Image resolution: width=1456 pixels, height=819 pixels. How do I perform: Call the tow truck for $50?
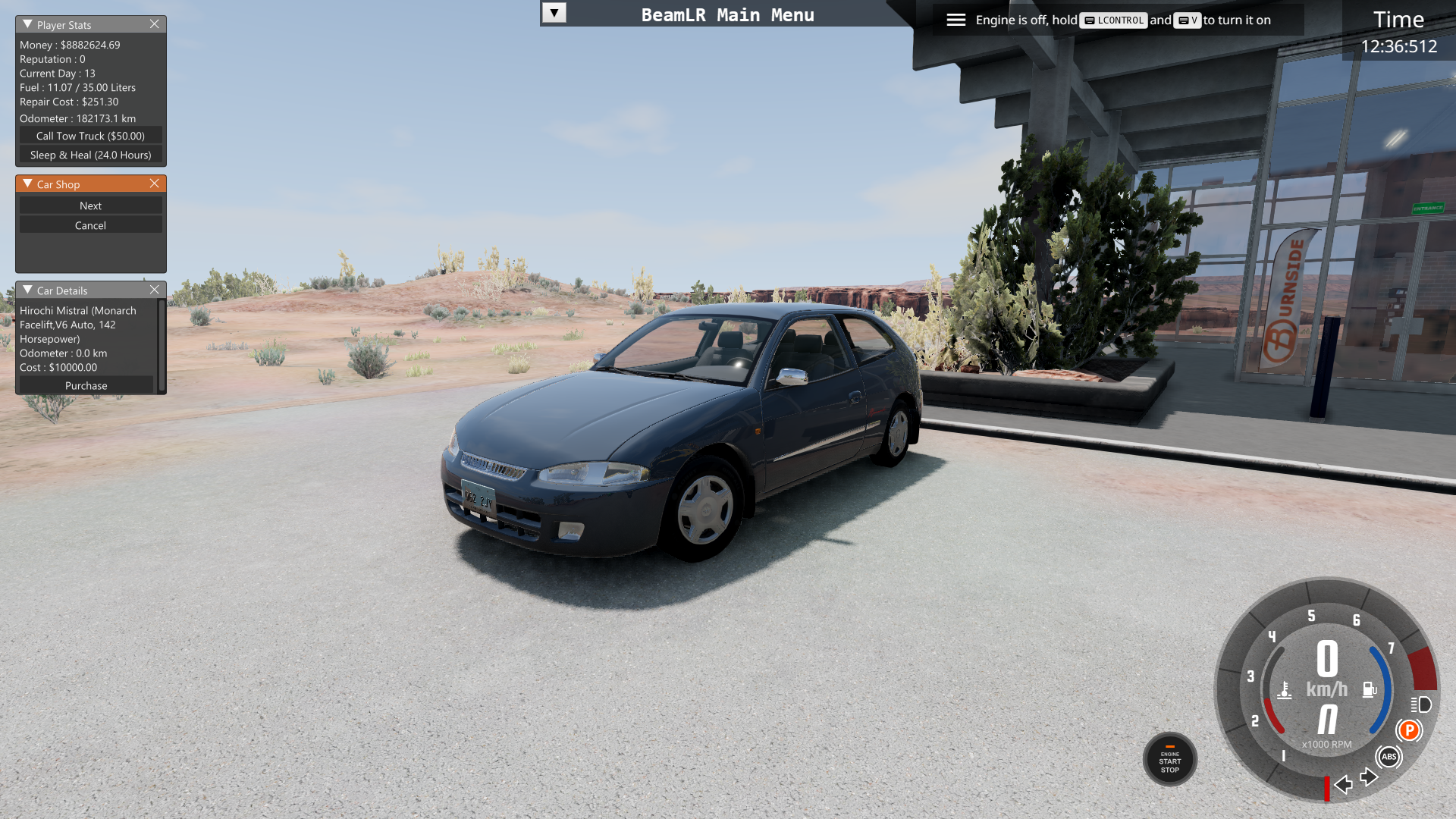90,136
